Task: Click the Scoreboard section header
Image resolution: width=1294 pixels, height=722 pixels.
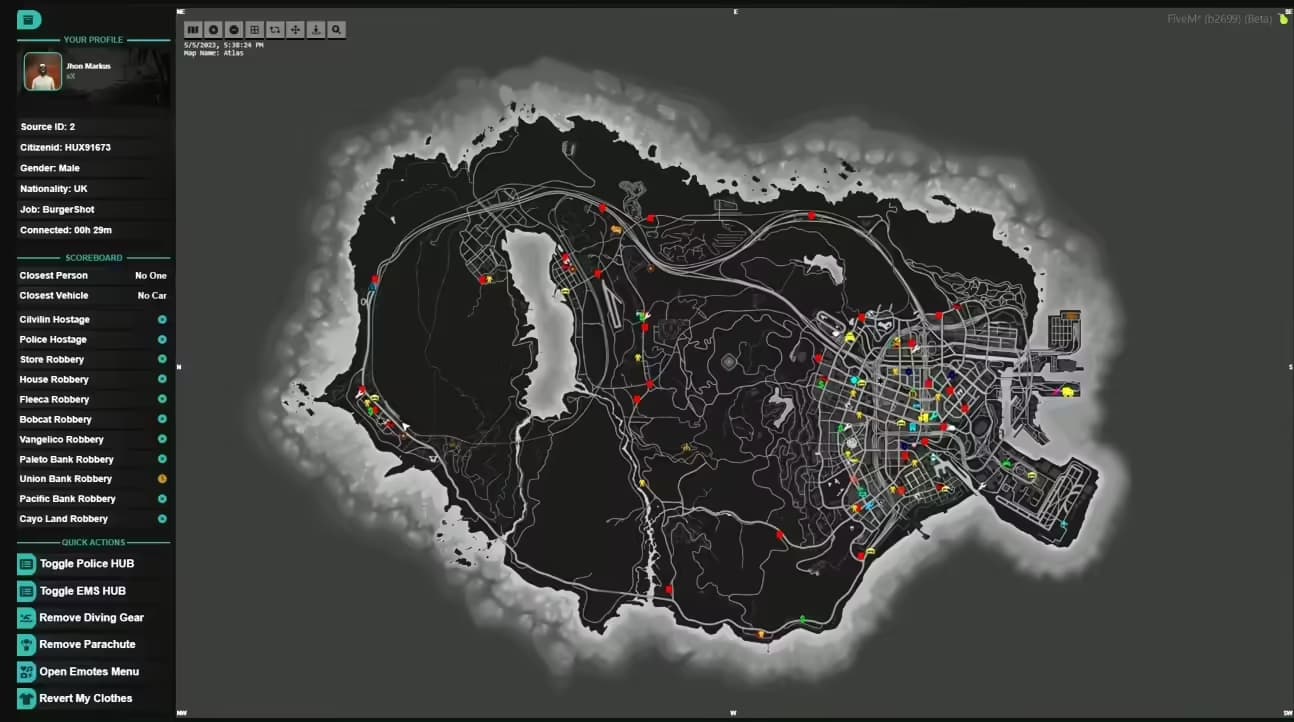Action: tap(93, 257)
